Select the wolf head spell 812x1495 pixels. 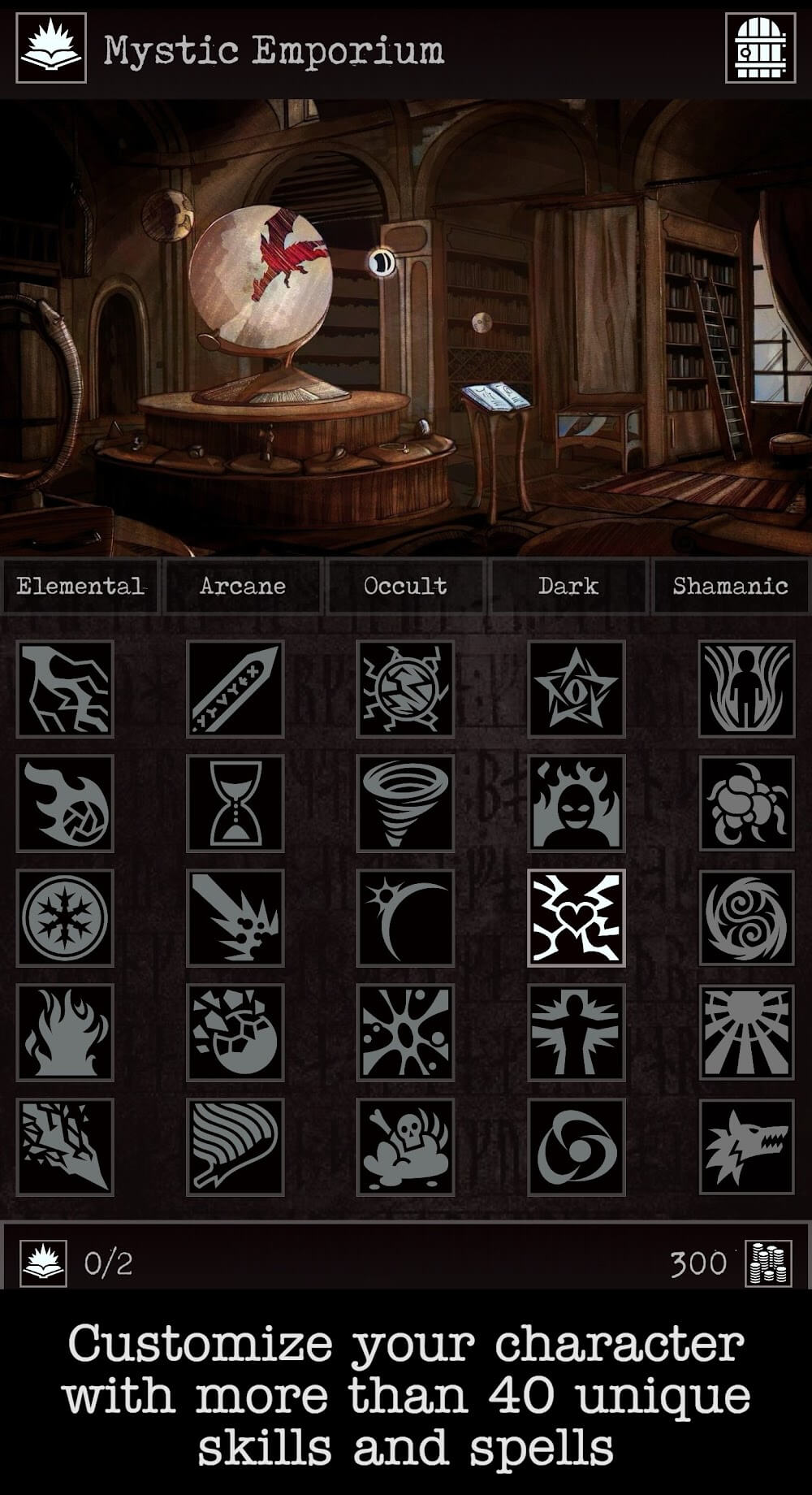tap(746, 1146)
